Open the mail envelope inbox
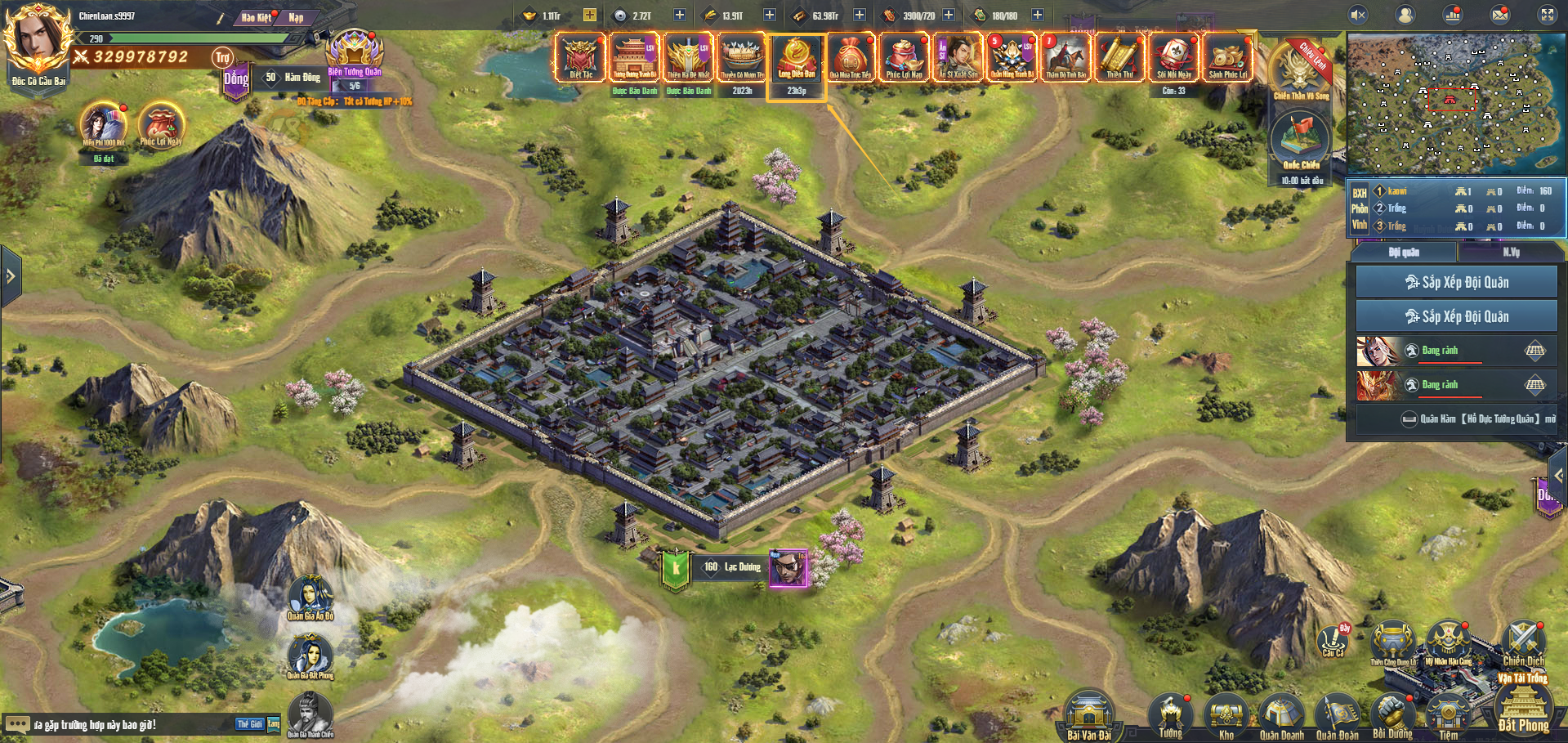 (x=1500, y=15)
